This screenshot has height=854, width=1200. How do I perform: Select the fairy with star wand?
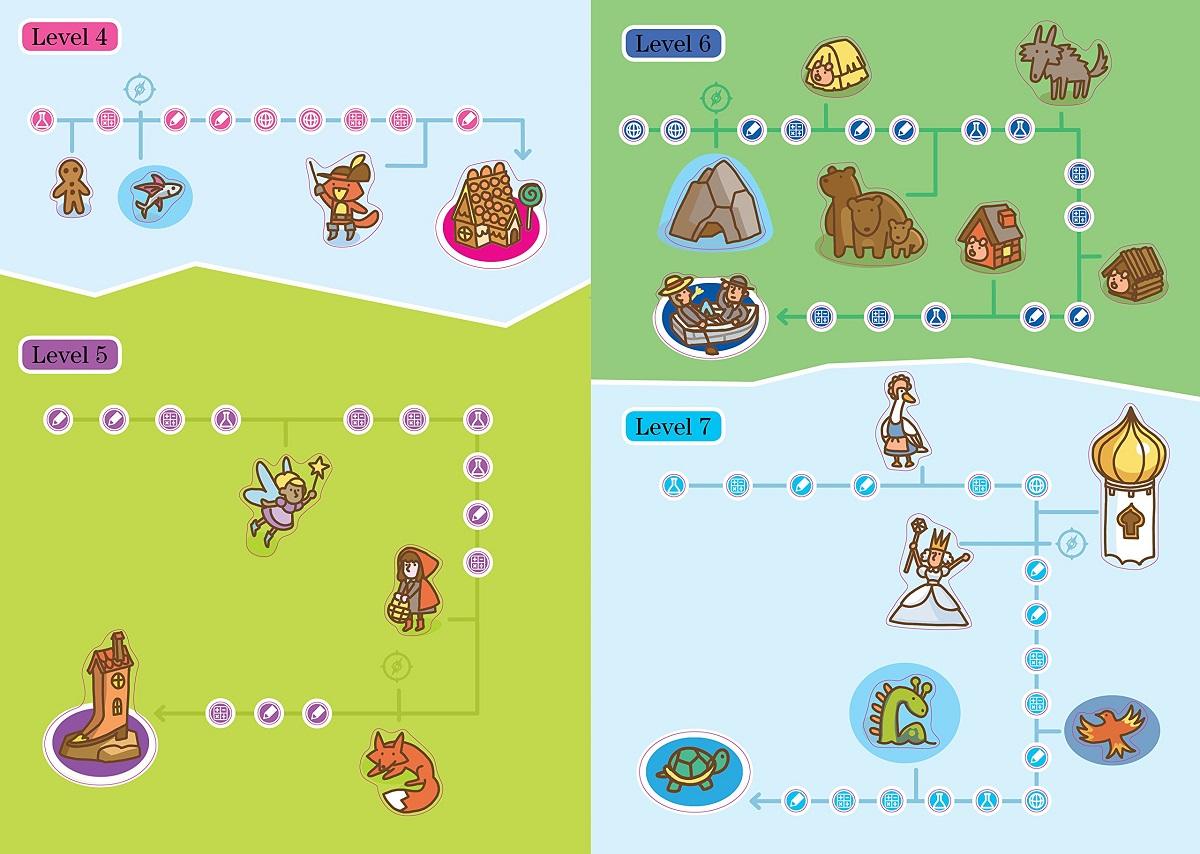pyautogui.click(x=283, y=498)
